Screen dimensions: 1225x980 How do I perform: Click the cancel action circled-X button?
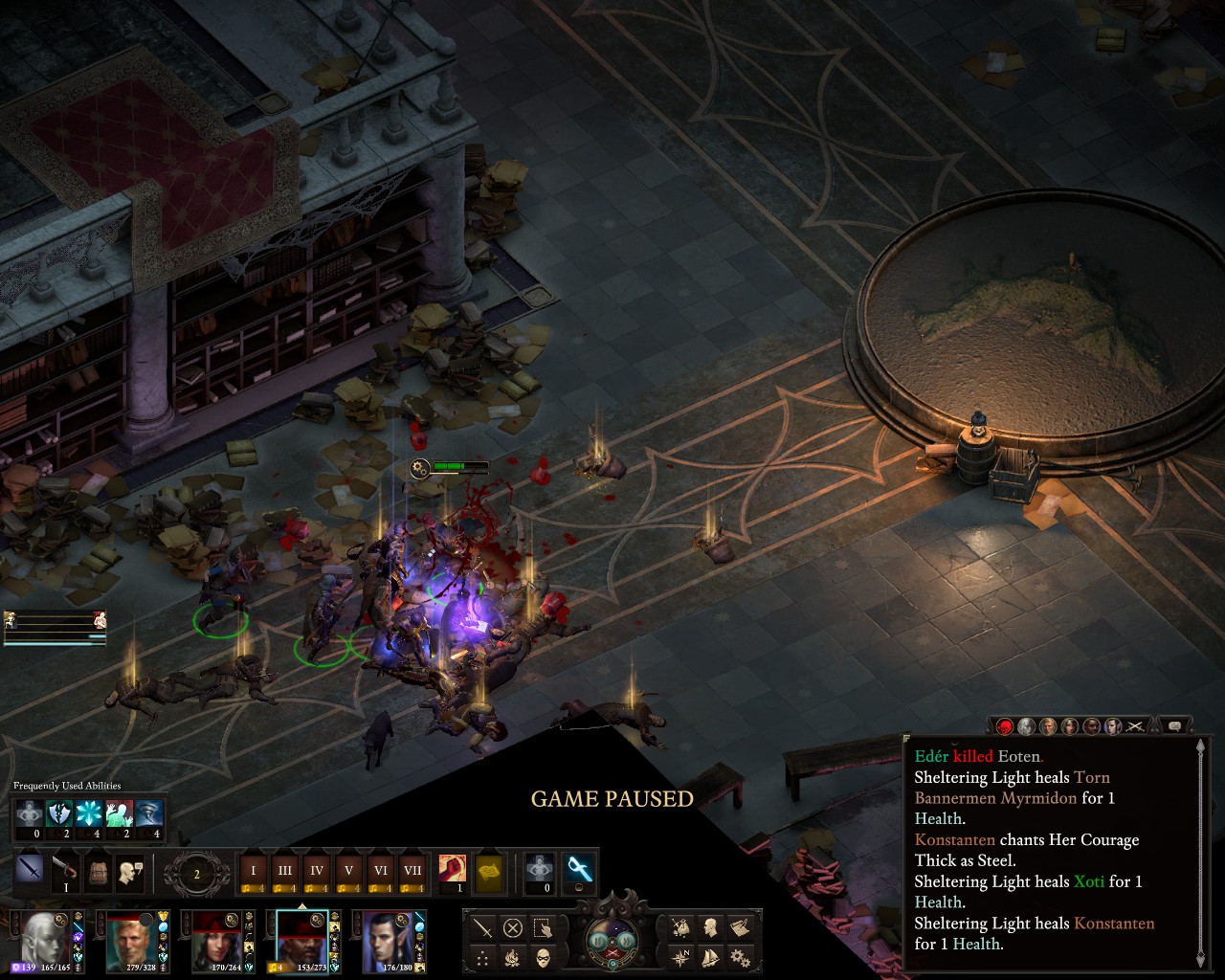pos(513,928)
